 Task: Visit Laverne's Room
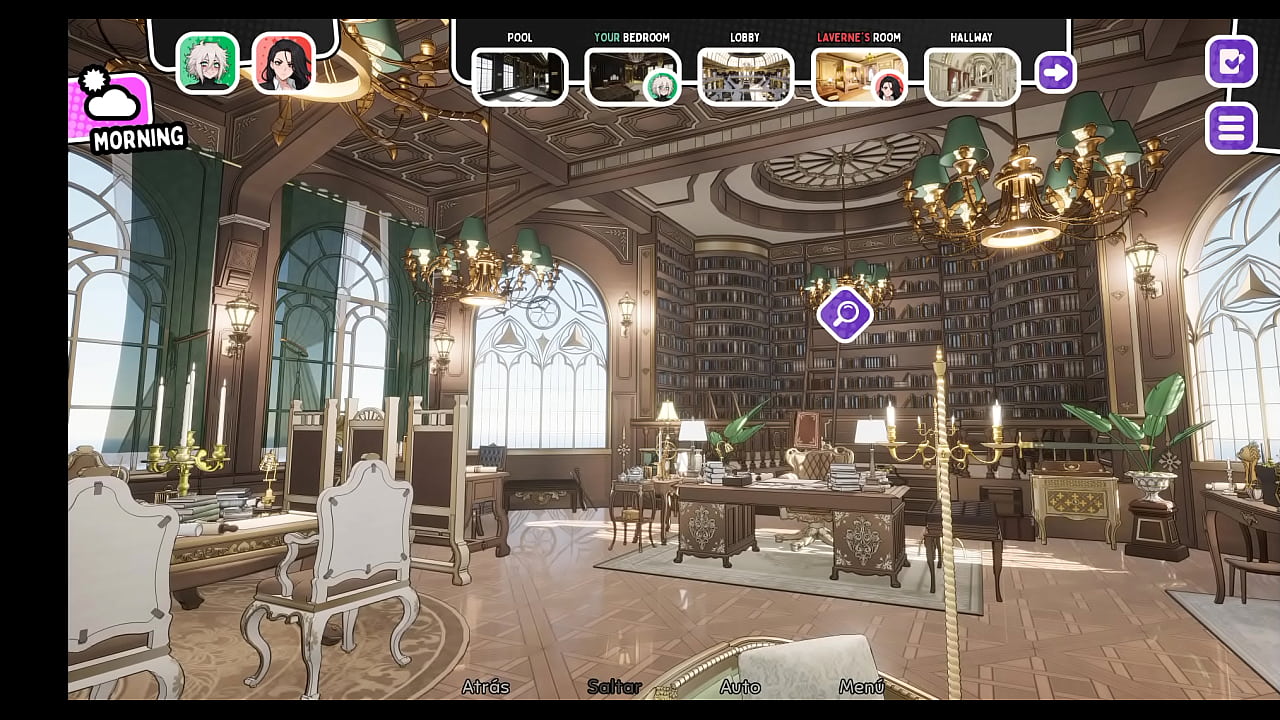pyautogui.click(x=859, y=77)
